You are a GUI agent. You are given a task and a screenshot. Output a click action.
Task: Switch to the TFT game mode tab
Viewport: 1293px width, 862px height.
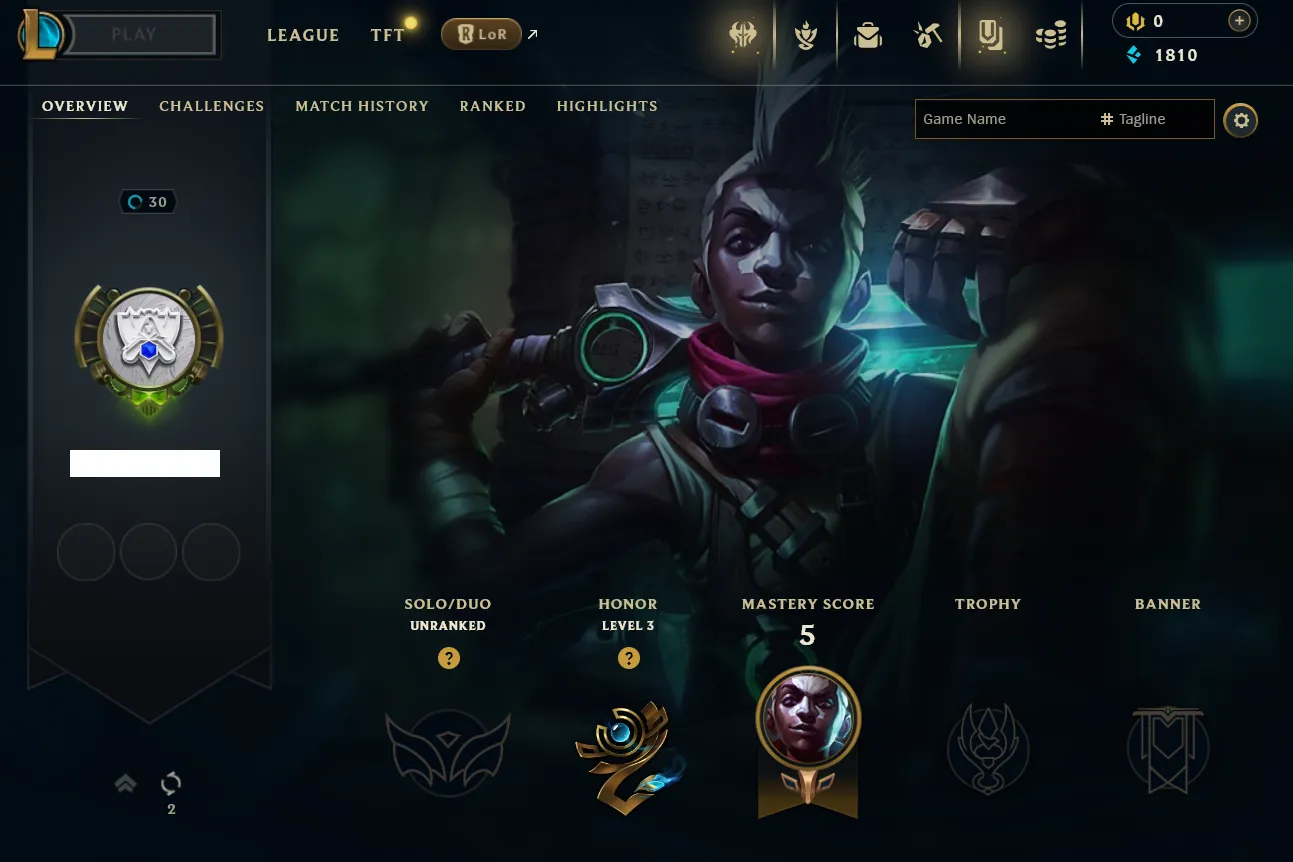coord(387,35)
